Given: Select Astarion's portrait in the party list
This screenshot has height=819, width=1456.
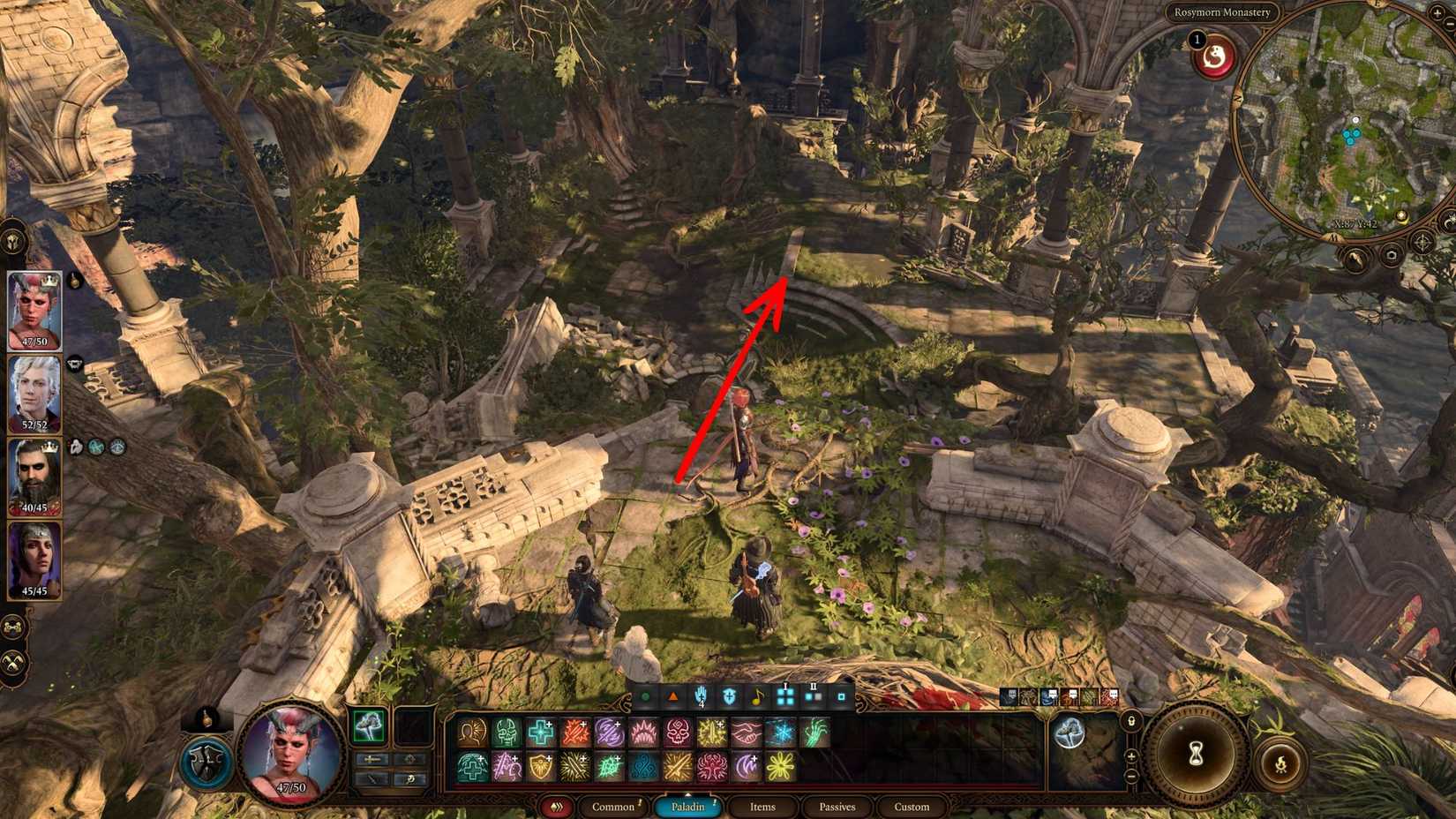Looking at the screenshot, I should pyautogui.click(x=34, y=391).
